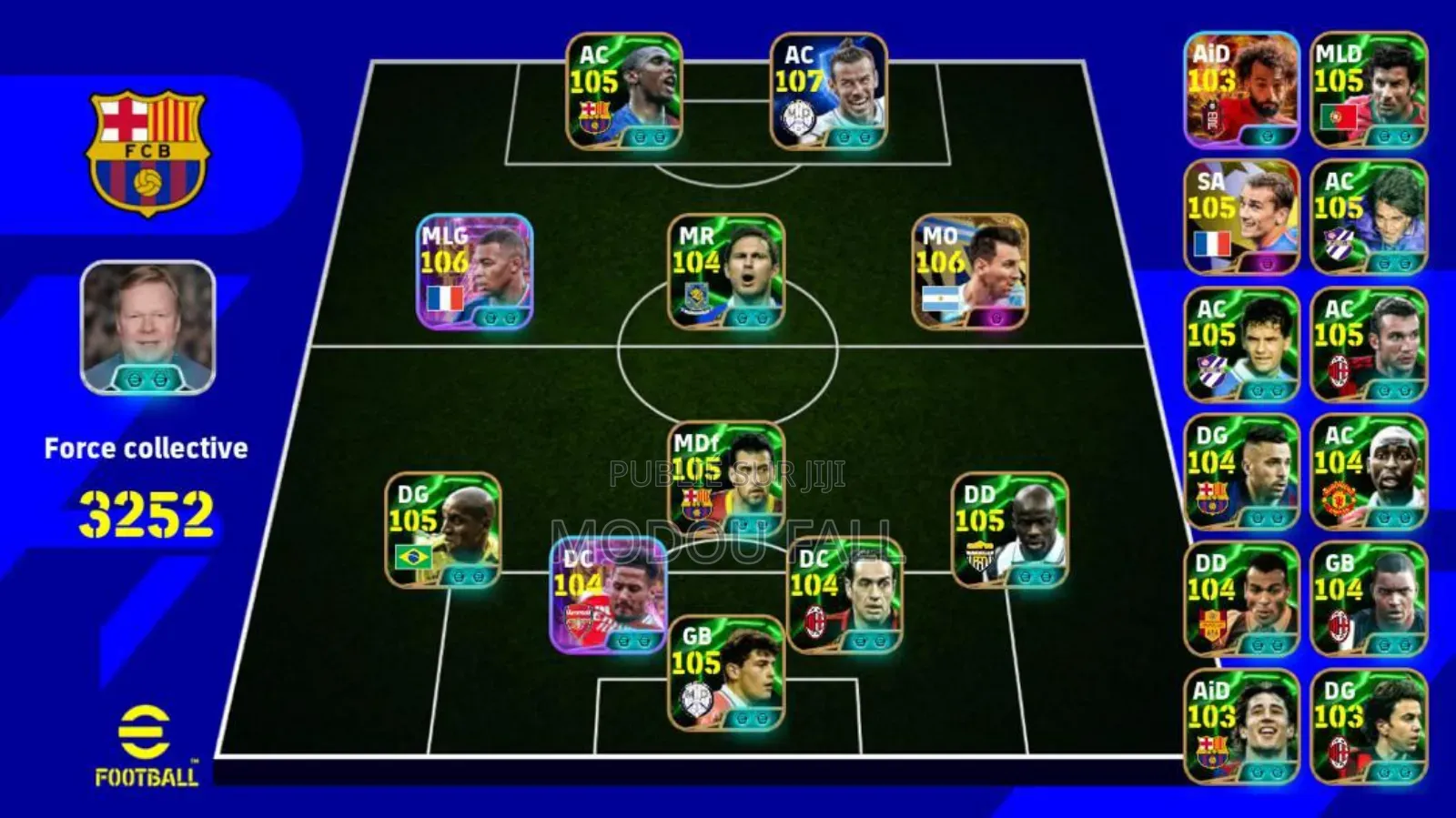
Task: Click the AC Milan crest on the DC 104 card
Action: click(x=815, y=621)
